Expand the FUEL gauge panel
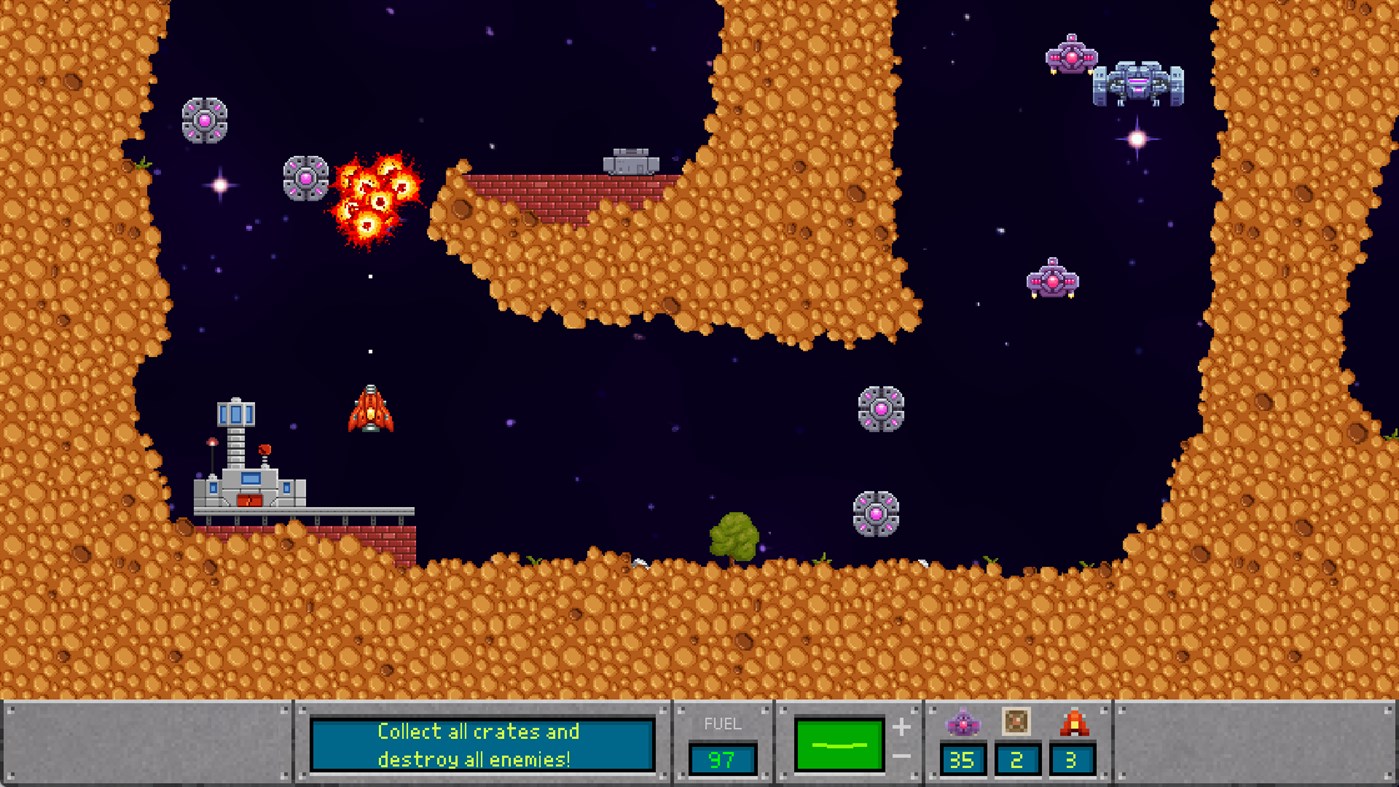Image resolution: width=1399 pixels, height=787 pixels. point(722,740)
